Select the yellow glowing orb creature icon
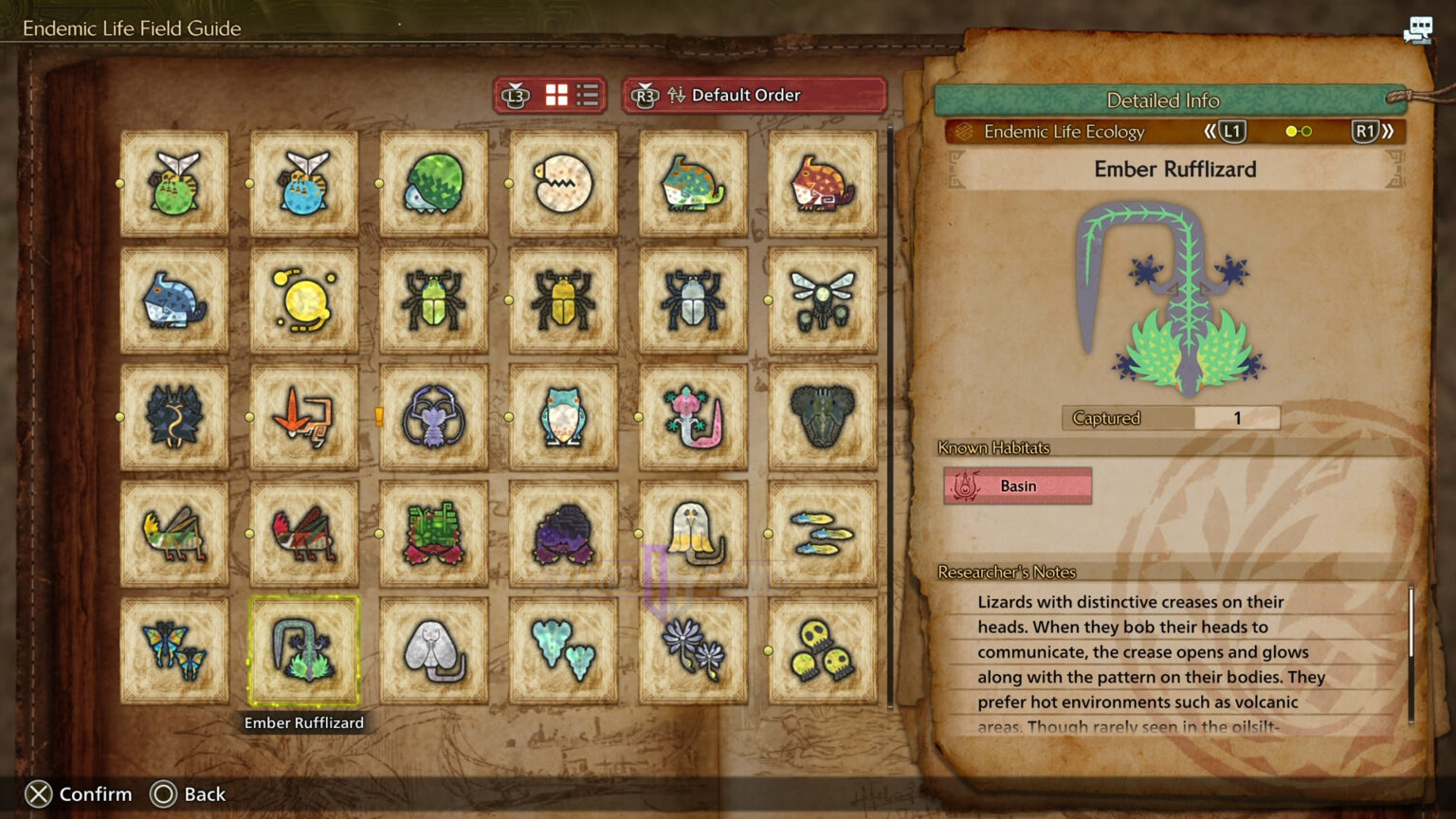This screenshot has height=819, width=1456. (x=305, y=299)
